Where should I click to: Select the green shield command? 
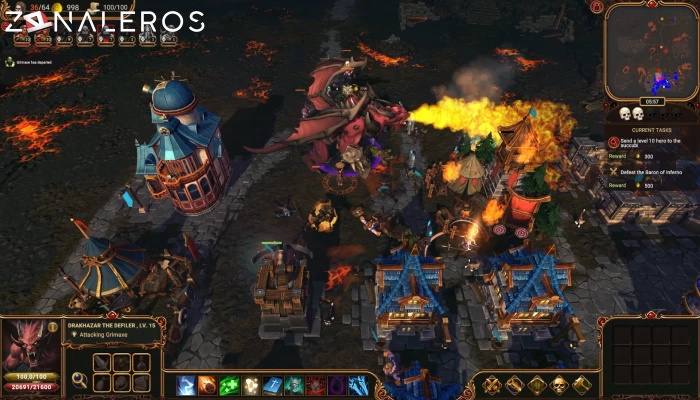point(537,384)
